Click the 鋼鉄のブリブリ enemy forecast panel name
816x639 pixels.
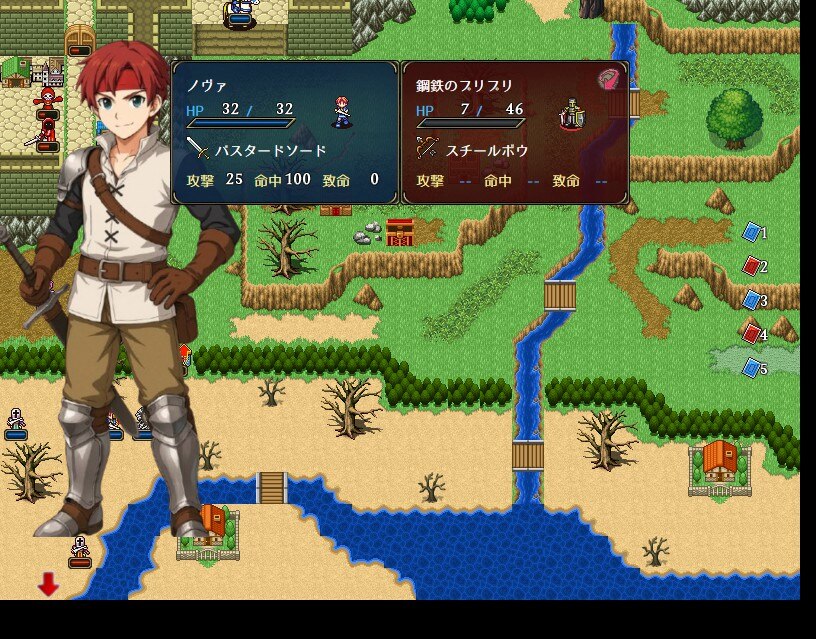[x=464, y=85]
